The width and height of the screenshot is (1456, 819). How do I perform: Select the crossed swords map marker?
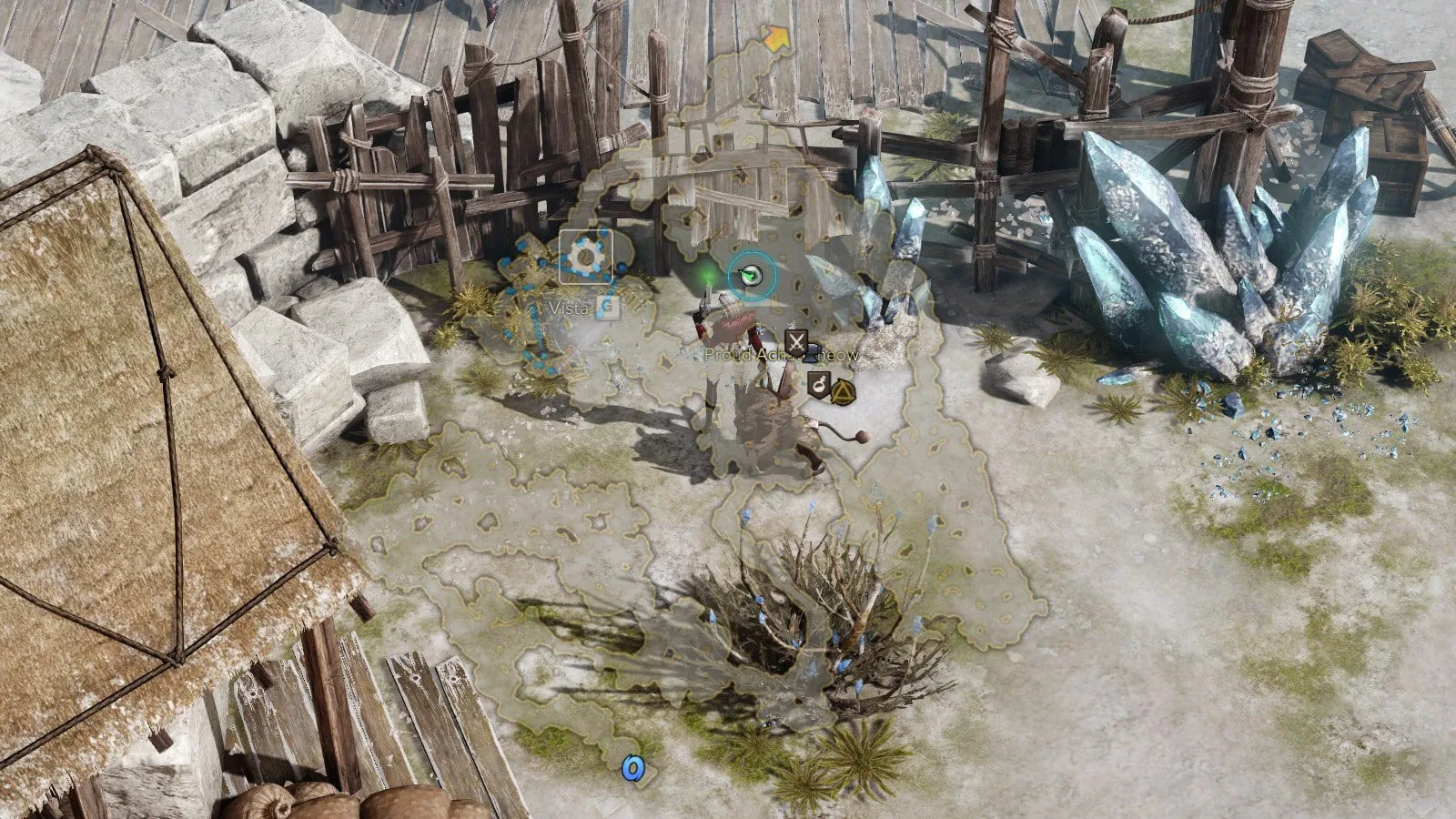pyautogui.click(x=796, y=343)
